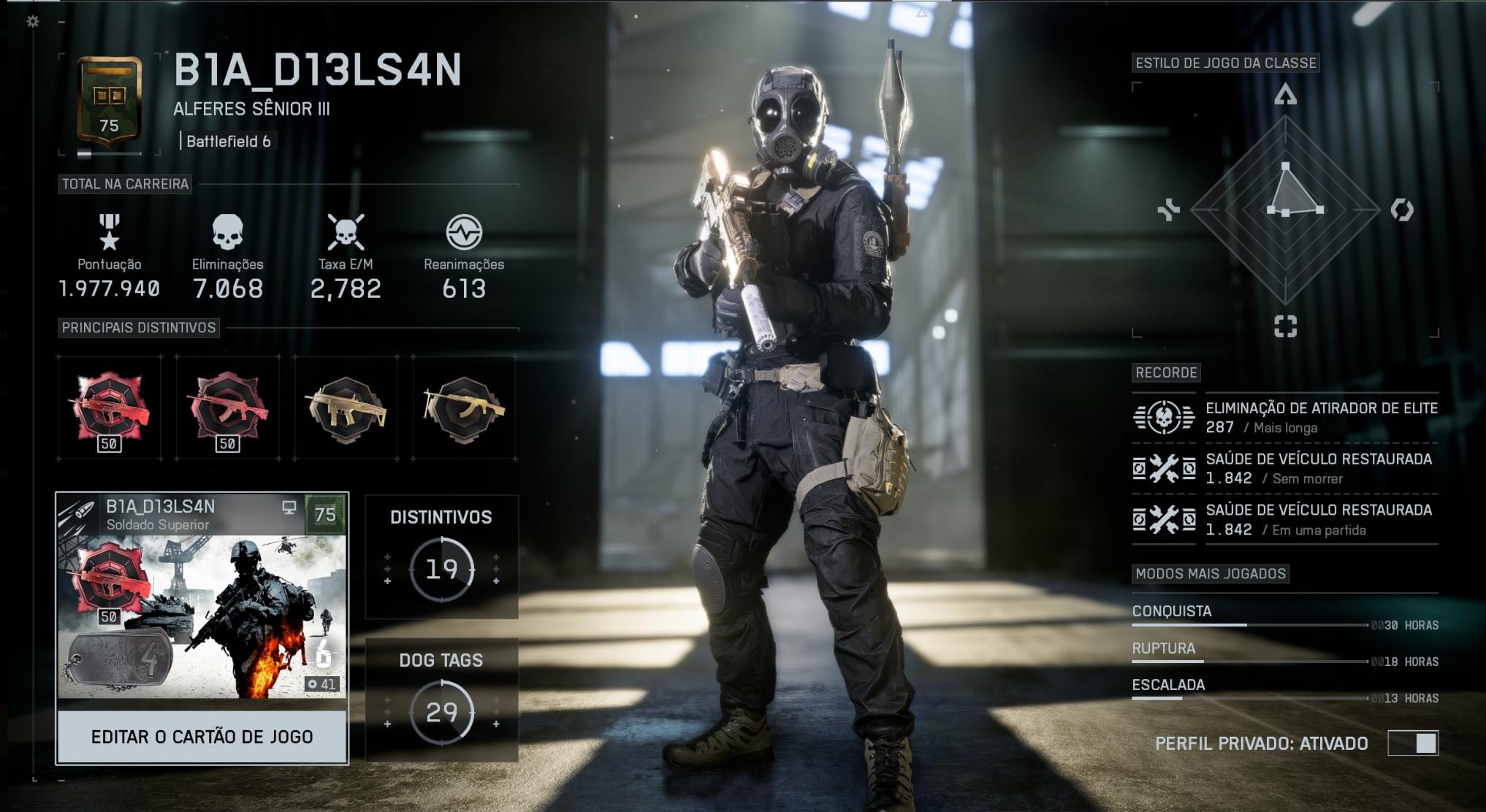1486x812 pixels.
Task: Choose the Escalada mode entry
Action: click(x=1285, y=689)
